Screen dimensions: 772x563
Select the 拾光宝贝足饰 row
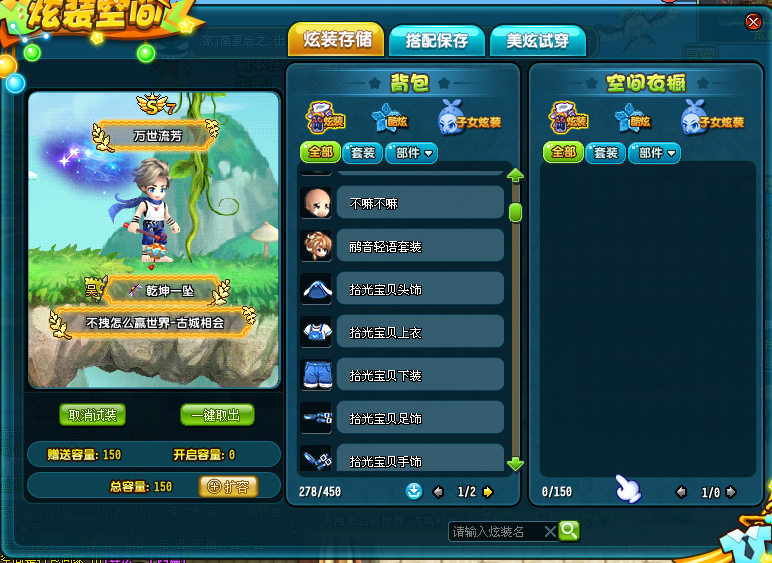point(419,418)
